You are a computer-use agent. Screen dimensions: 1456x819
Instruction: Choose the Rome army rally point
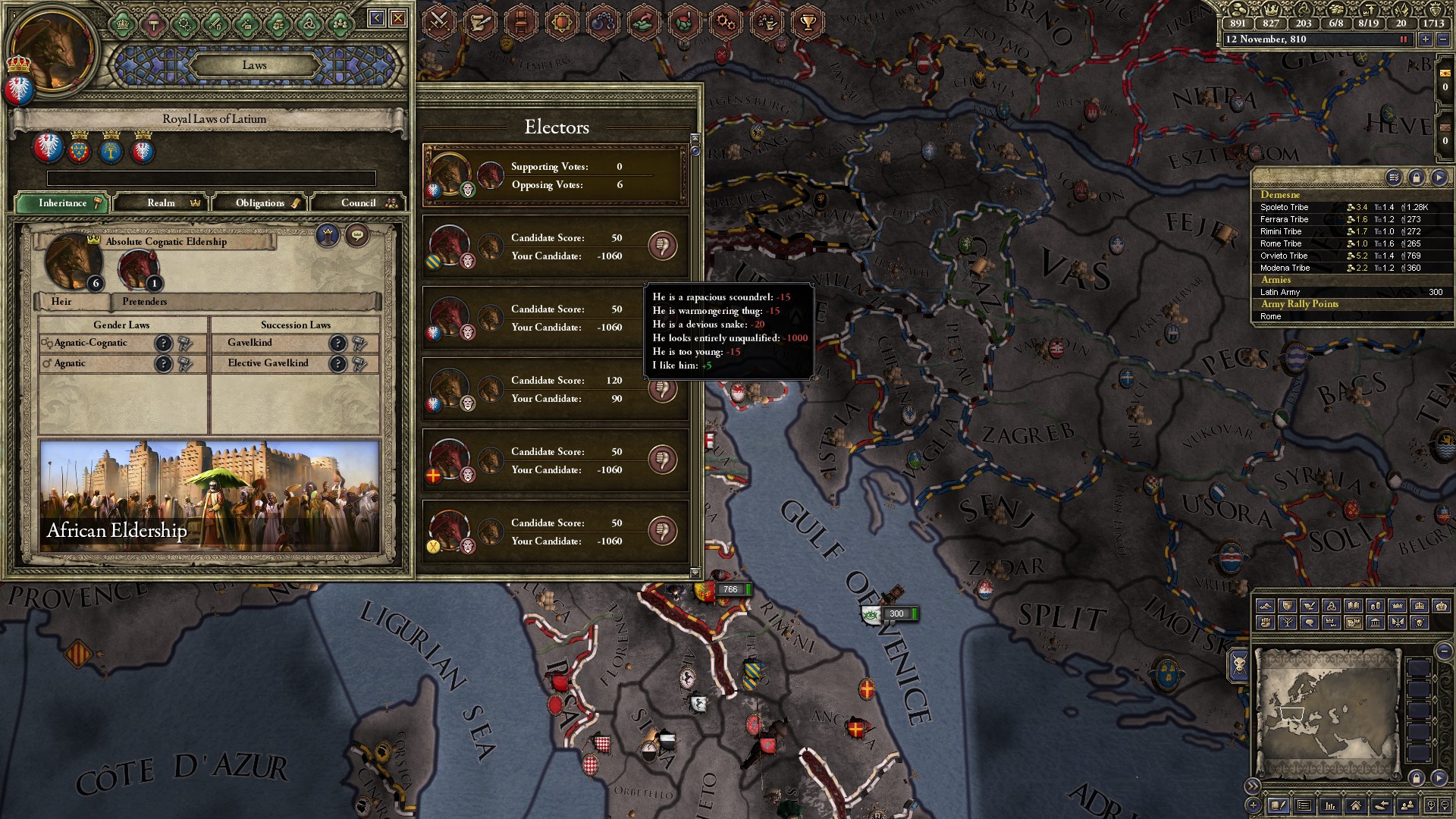(1271, 316)
